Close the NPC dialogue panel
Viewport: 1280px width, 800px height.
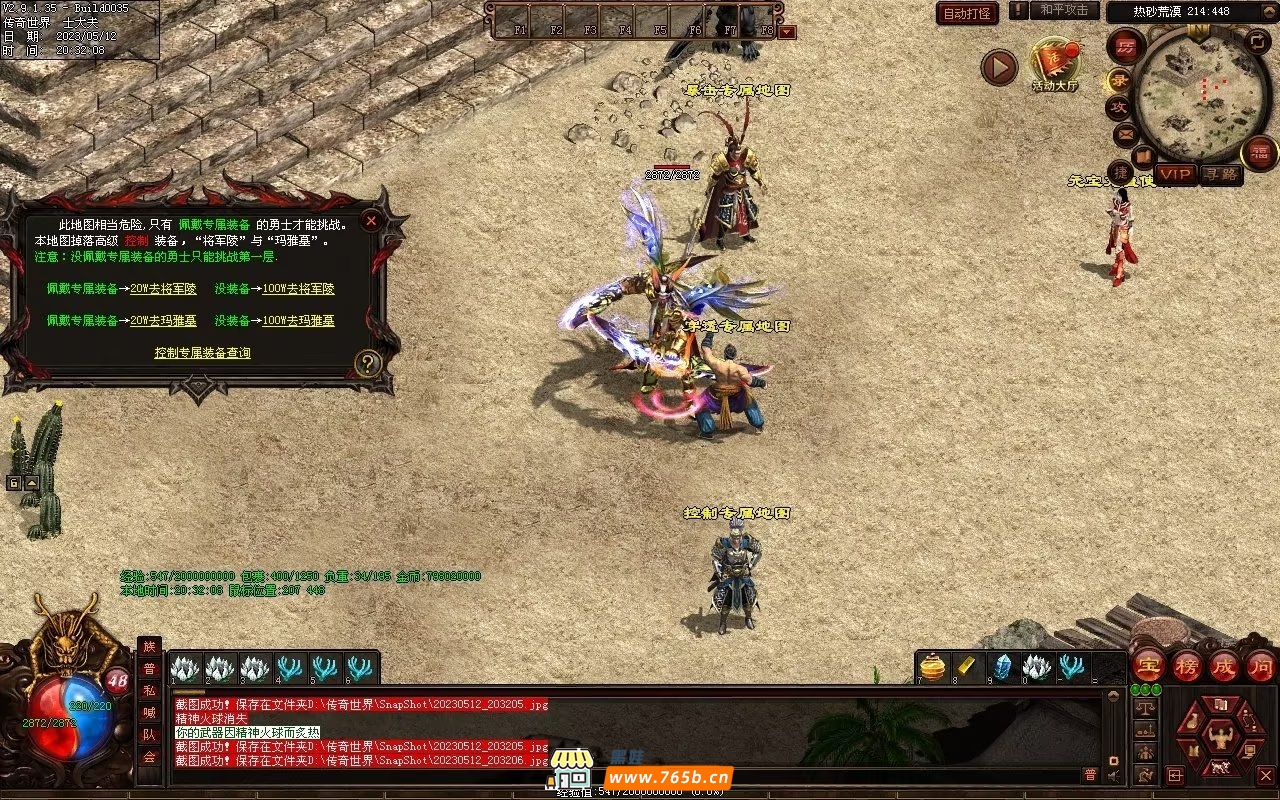(x=371, y=220)
